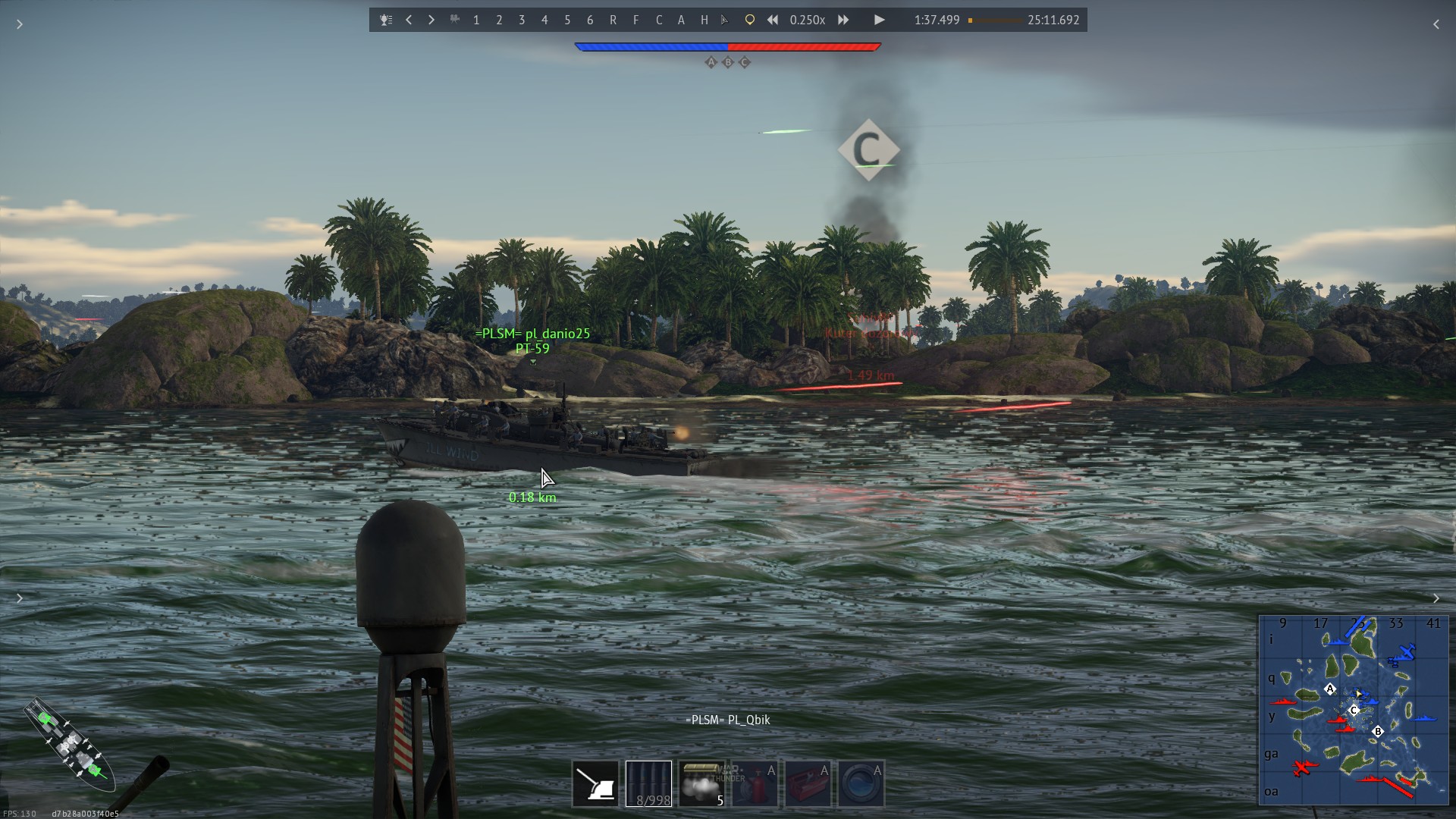
Task: Switch to the next player view
Action: coord(431,20)
